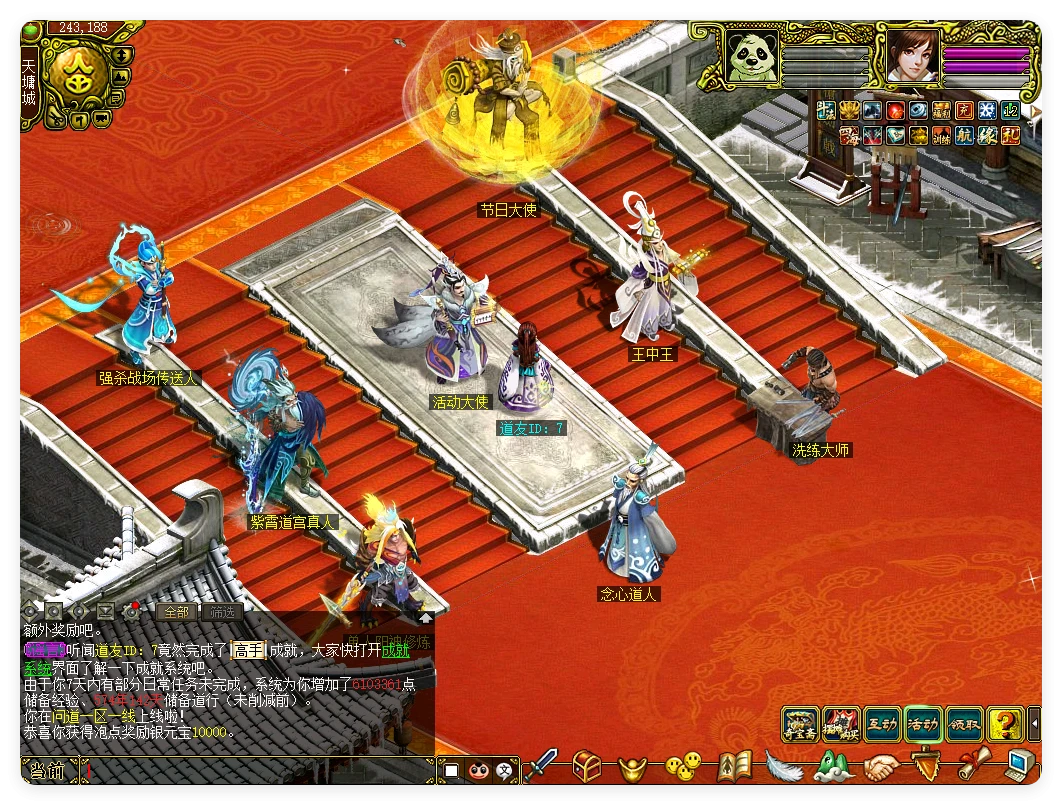The width and height of the screenshot is (1062, 805).
Task: Click the 当前 chat channel selector
Action: (x=48, y=771)
